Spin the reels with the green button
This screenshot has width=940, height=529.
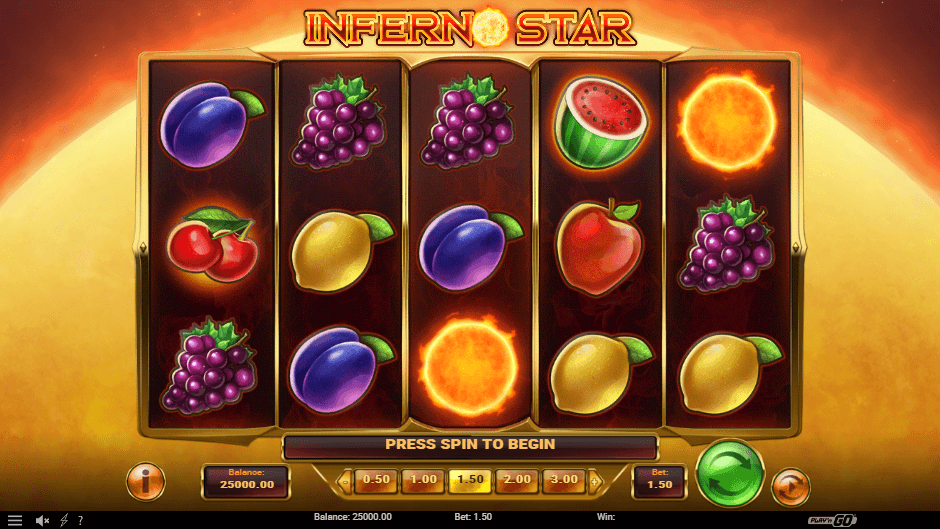tap(729, 473)
